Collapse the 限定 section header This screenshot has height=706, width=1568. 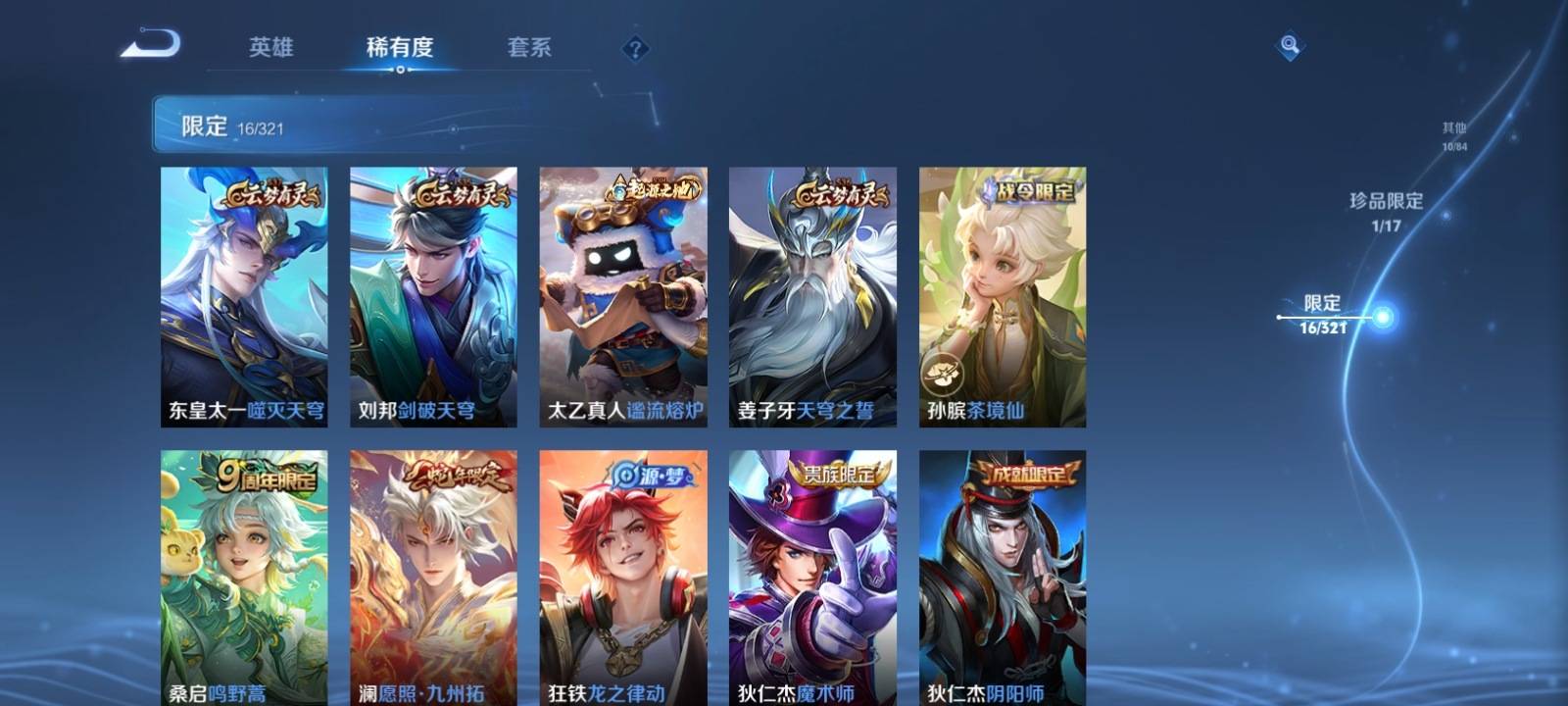(343, 126)
